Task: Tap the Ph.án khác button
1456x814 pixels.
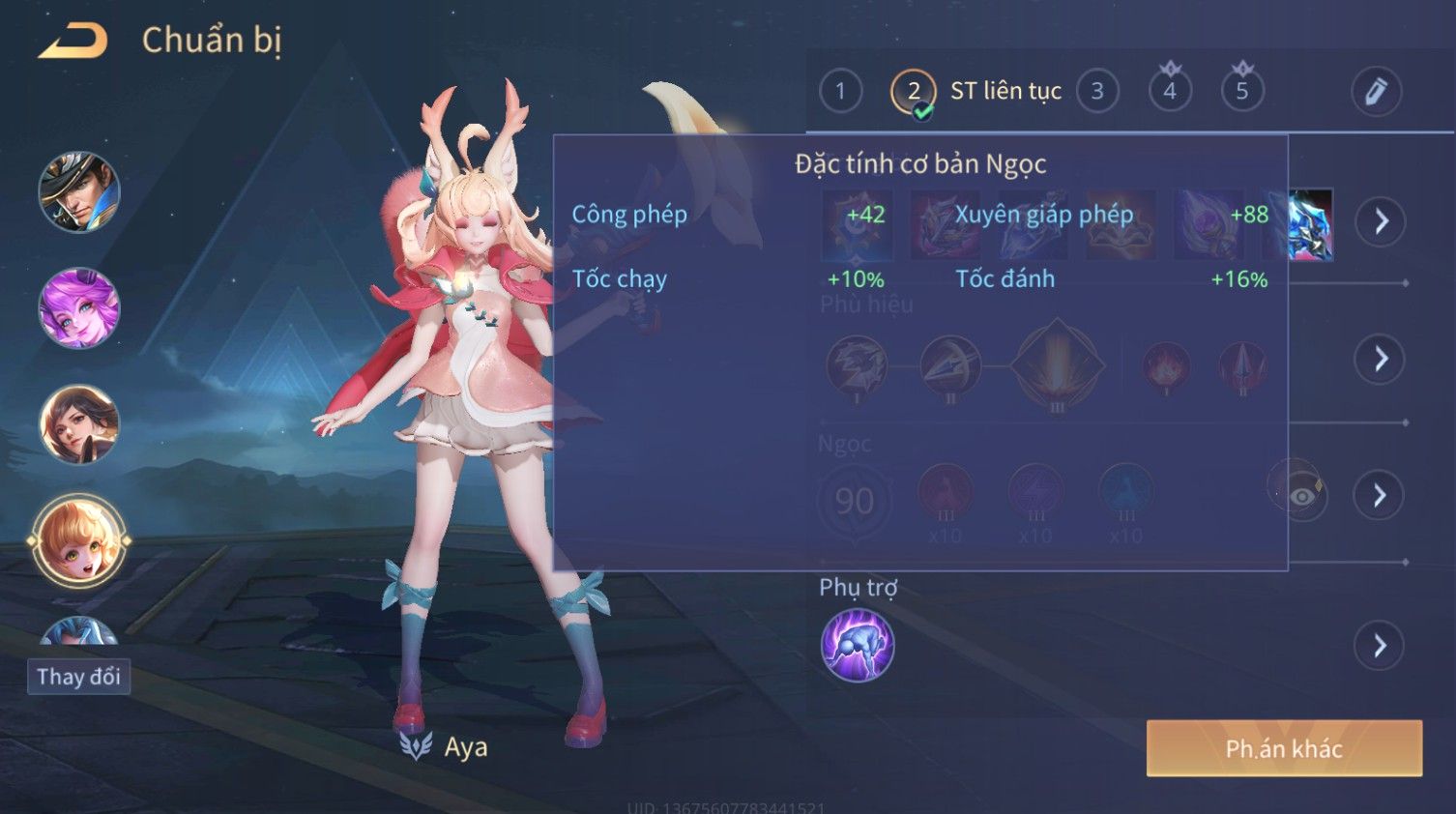Action: tap(1284, 748)
